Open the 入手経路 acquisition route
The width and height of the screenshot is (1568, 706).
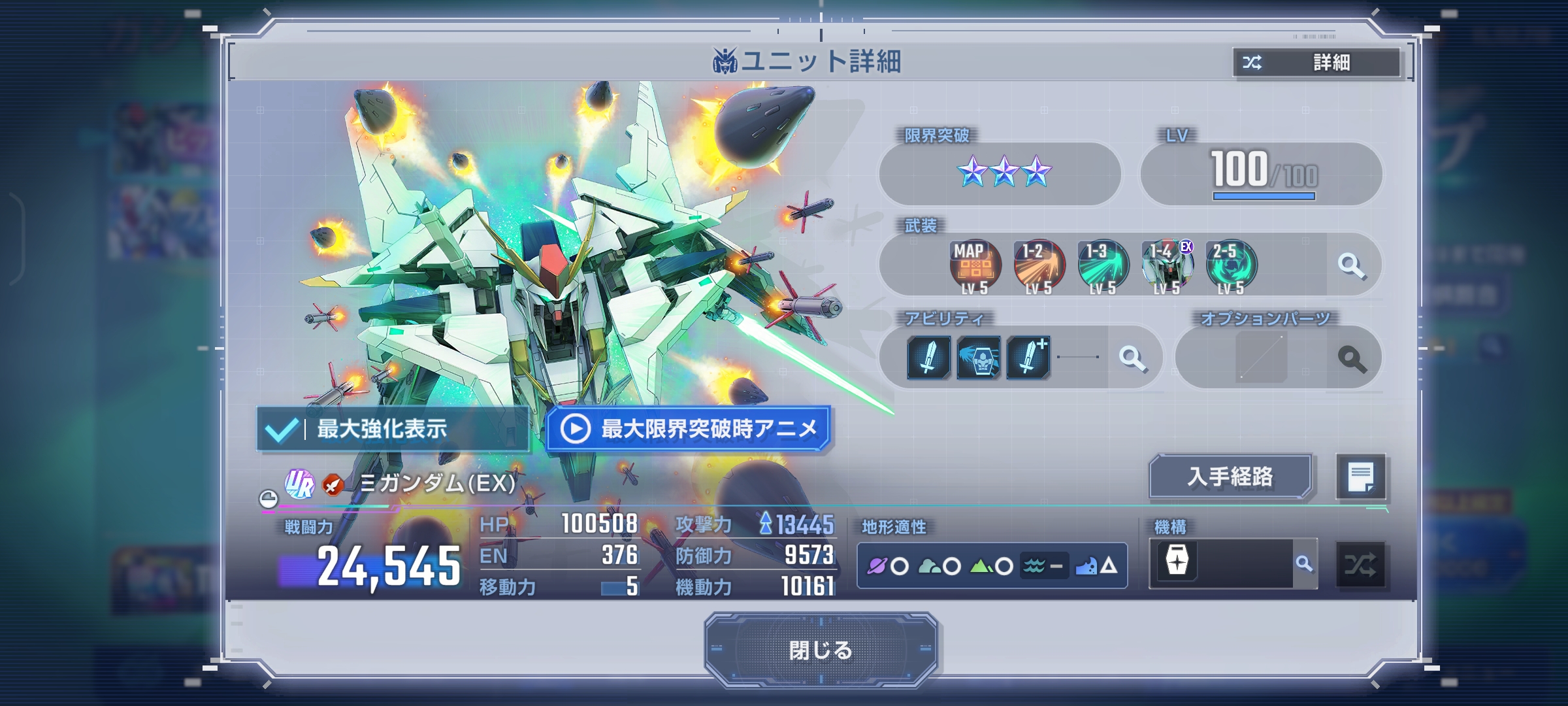1230,477
